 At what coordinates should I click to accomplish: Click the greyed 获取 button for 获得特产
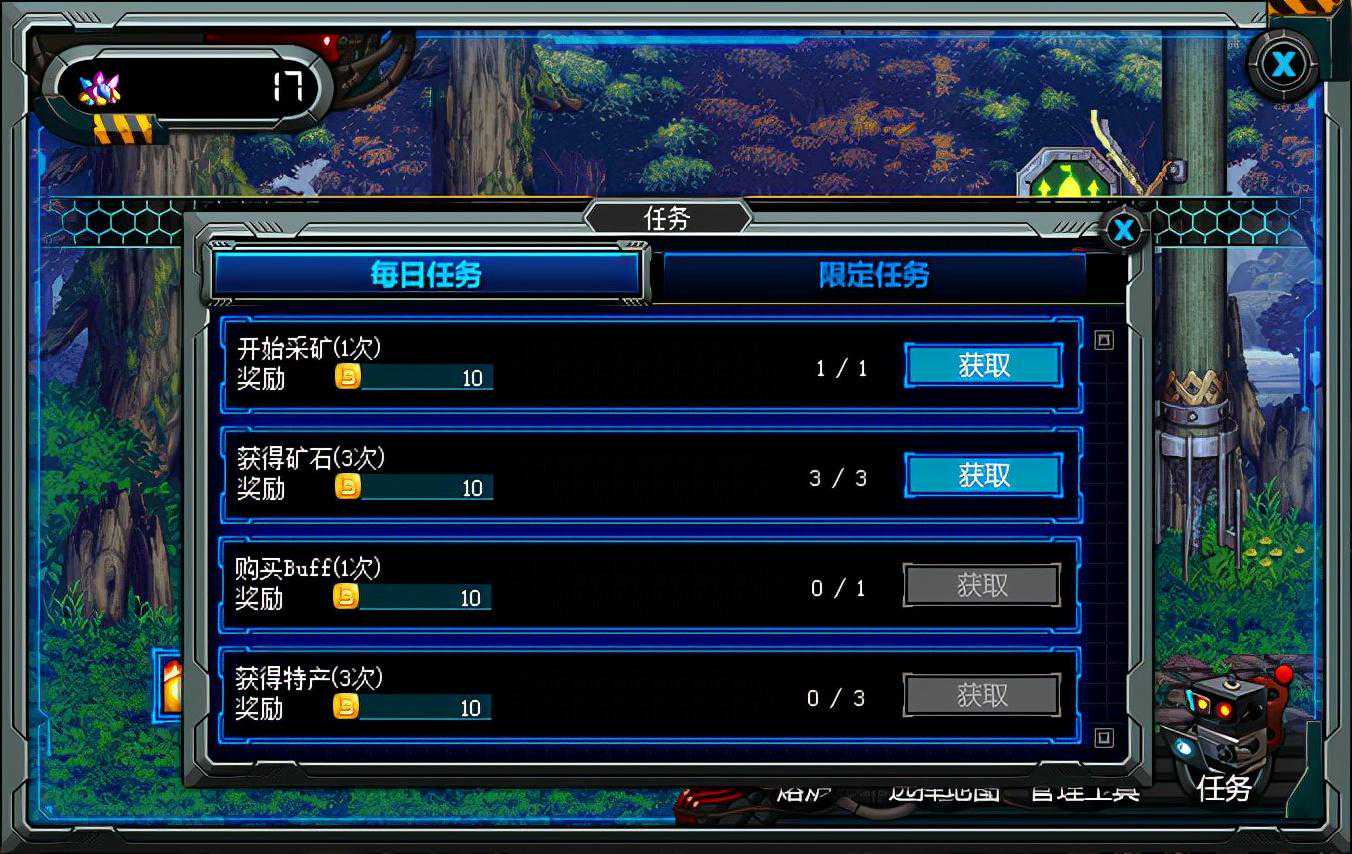981,696
